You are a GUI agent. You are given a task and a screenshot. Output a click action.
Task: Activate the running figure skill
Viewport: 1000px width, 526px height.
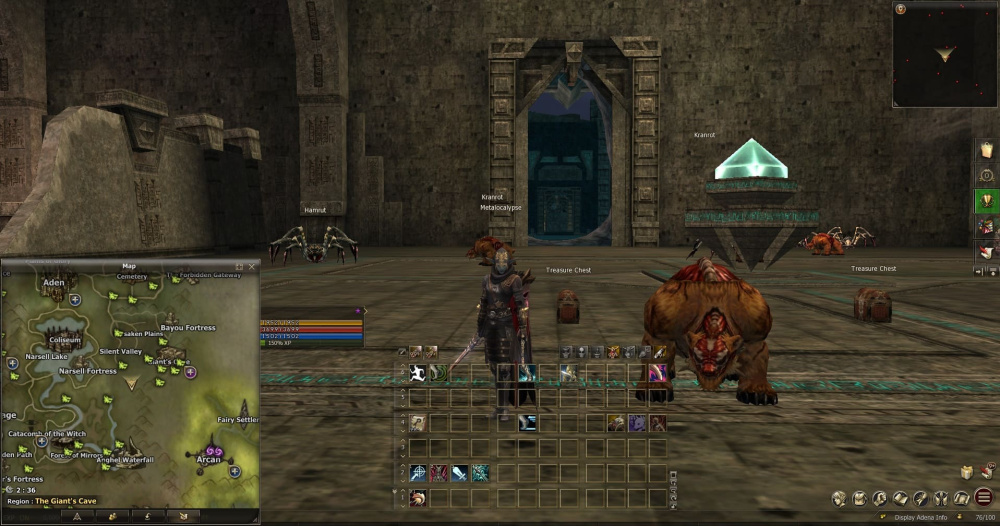coord(418,374)
